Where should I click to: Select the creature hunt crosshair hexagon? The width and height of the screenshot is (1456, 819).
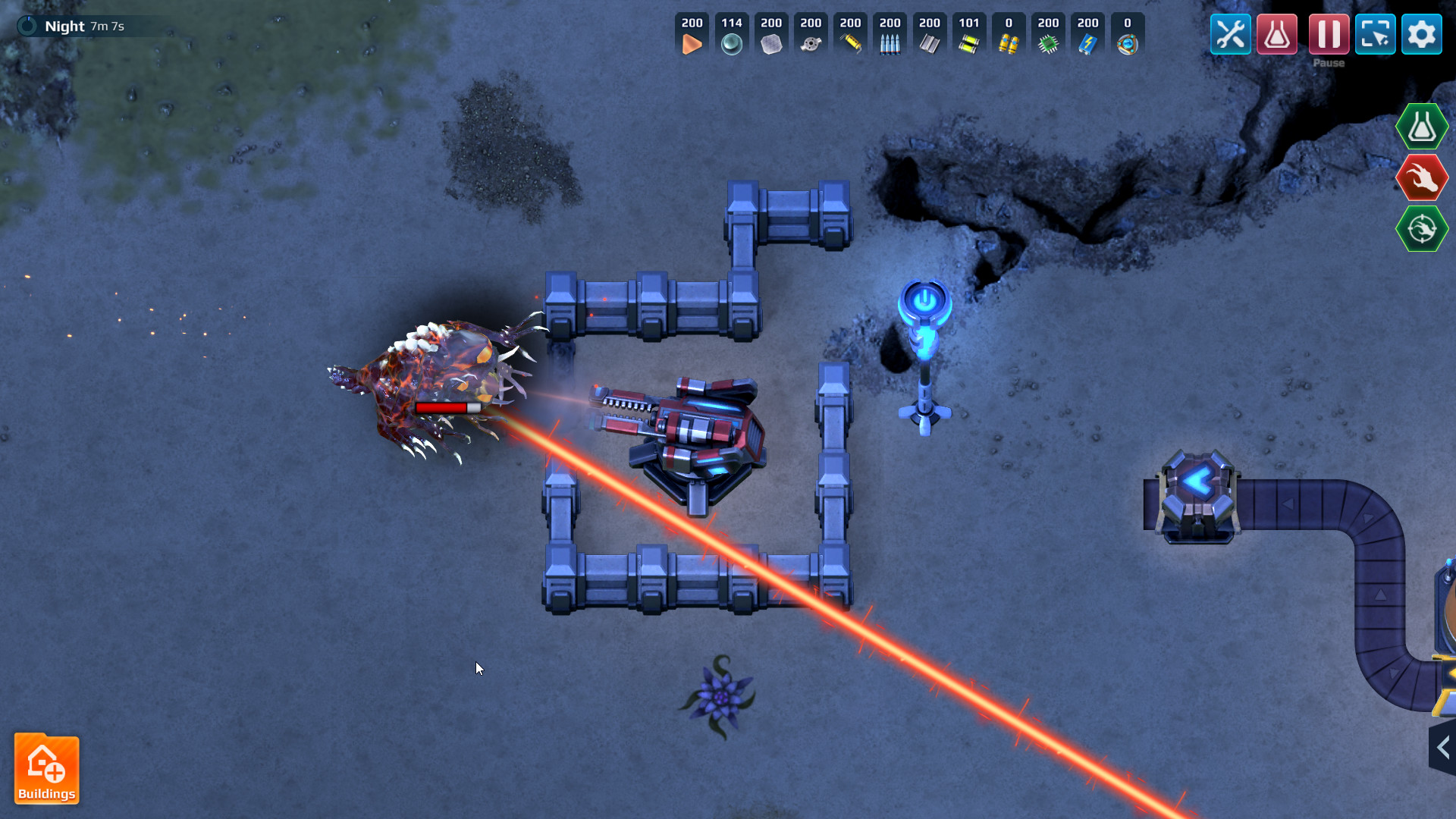point(1422,228)
